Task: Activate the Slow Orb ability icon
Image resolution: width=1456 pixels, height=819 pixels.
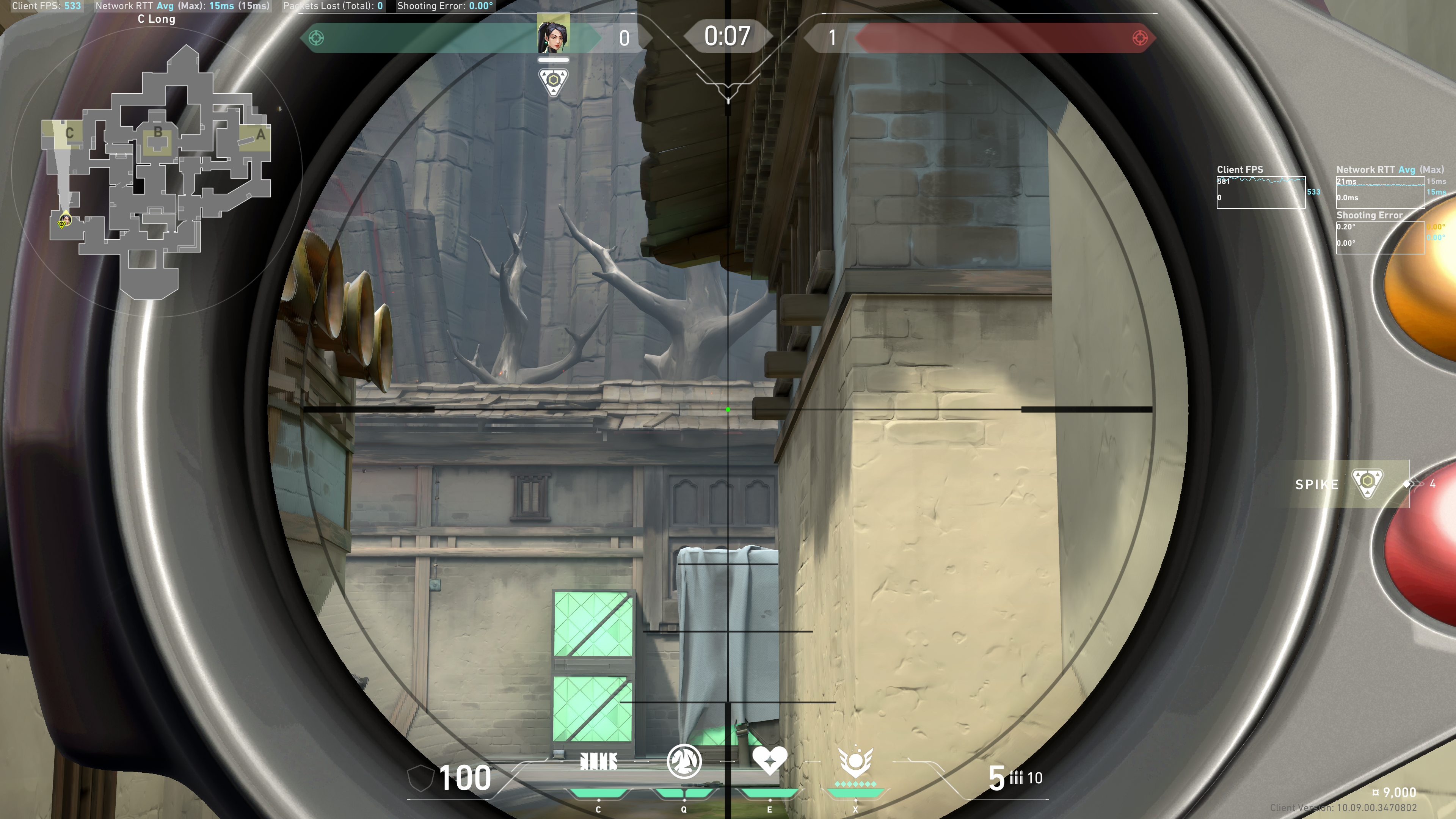Action: pyautogui.click(x=684, y=761)
